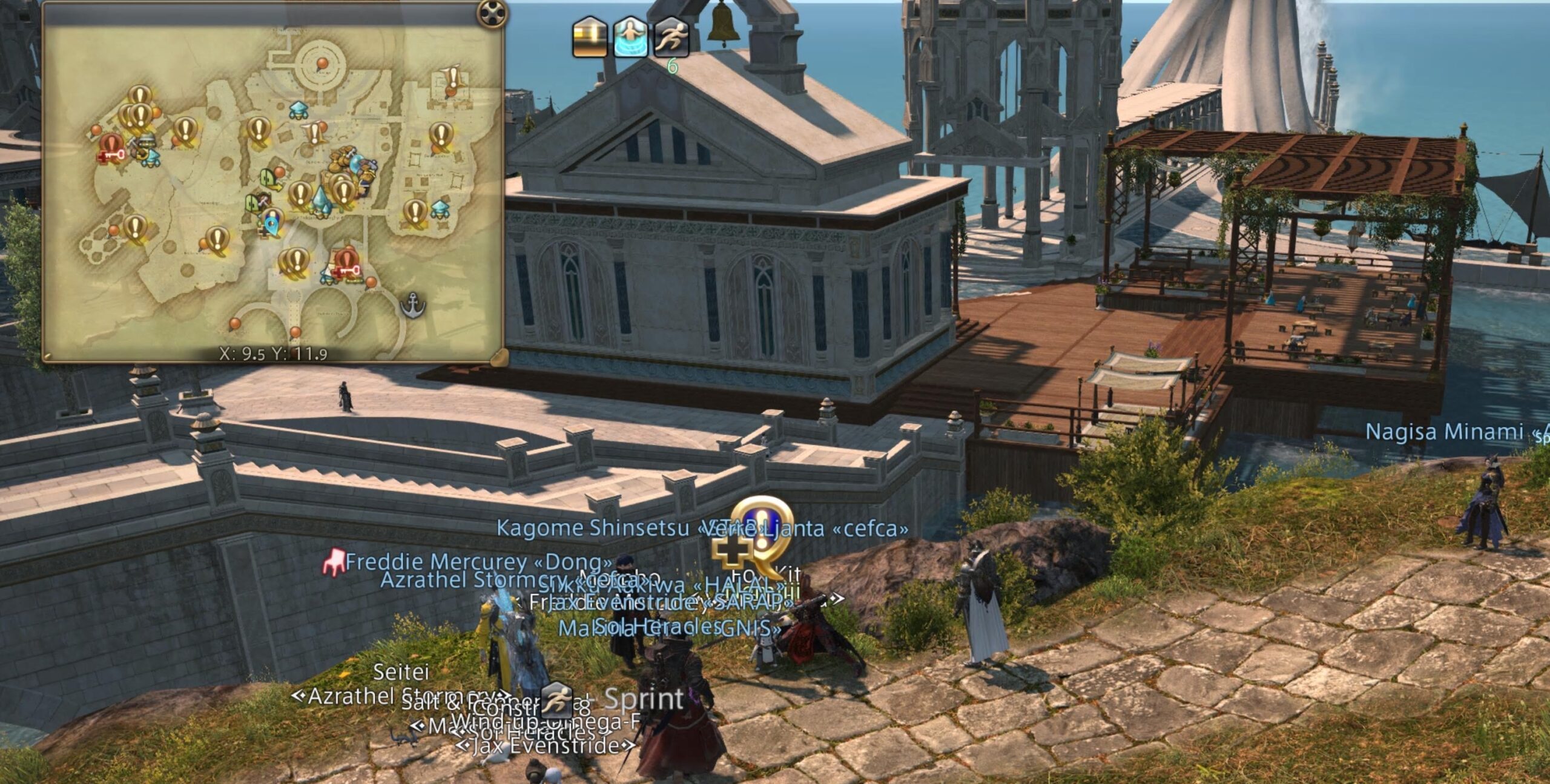Click the golden sanctuary rested-bonus buff icon
This screenshot has height=784, width=1550.
coord(589,38)
